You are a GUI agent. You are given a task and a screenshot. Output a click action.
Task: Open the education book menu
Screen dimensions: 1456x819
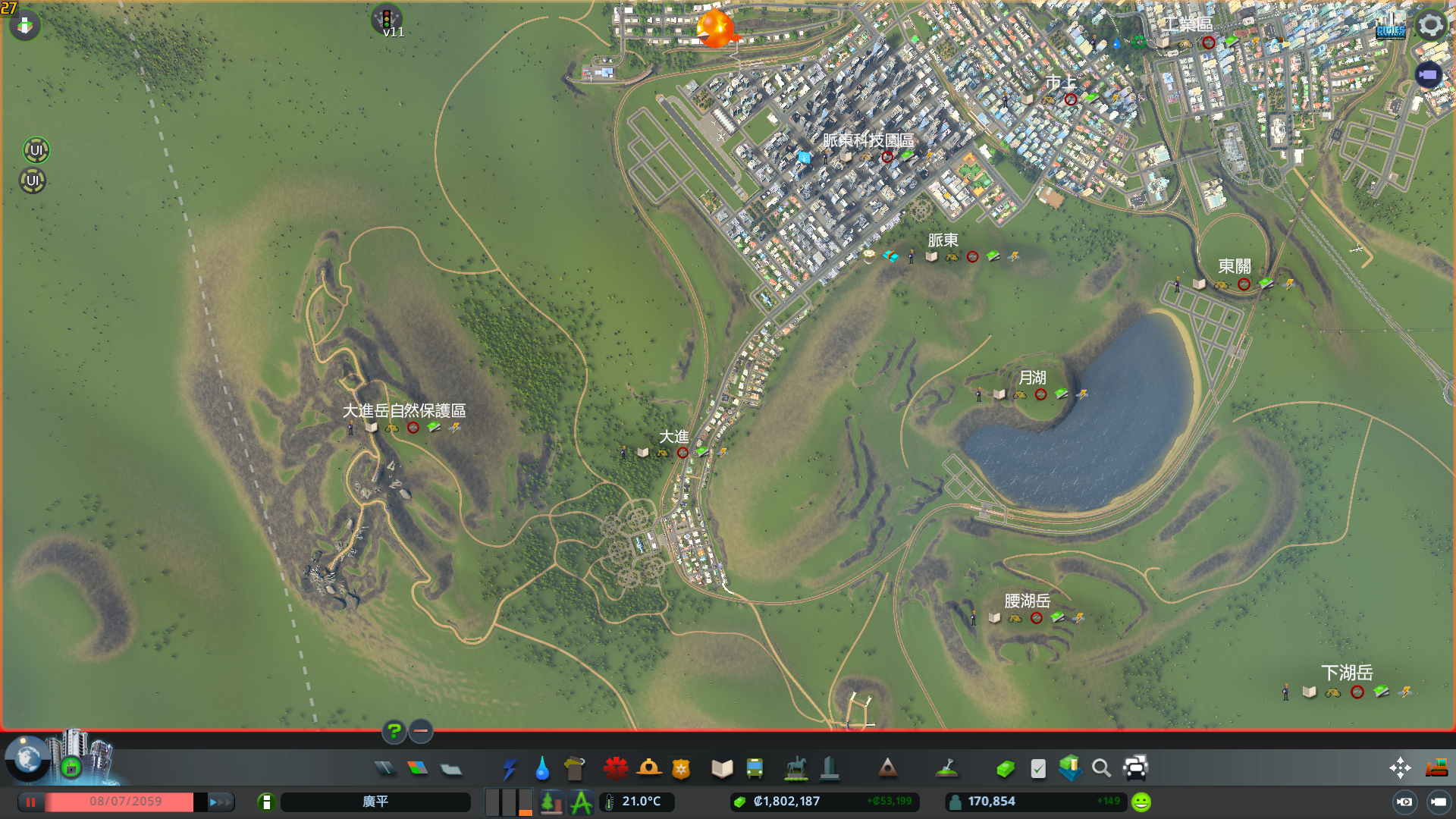pyautogui.click(x=722, y=769)
